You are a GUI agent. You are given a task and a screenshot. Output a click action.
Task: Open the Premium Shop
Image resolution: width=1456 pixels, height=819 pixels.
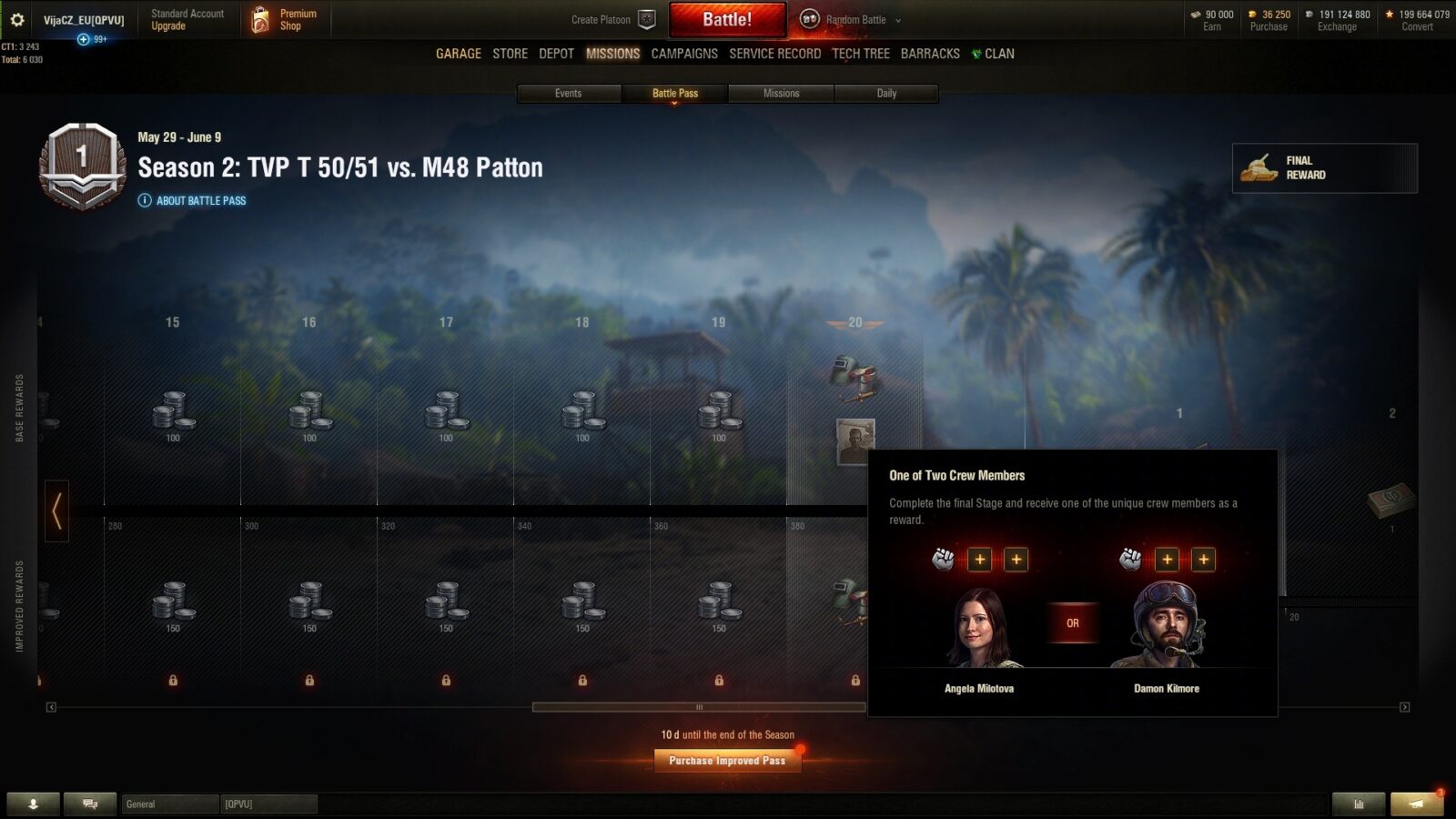pos(286,19)
